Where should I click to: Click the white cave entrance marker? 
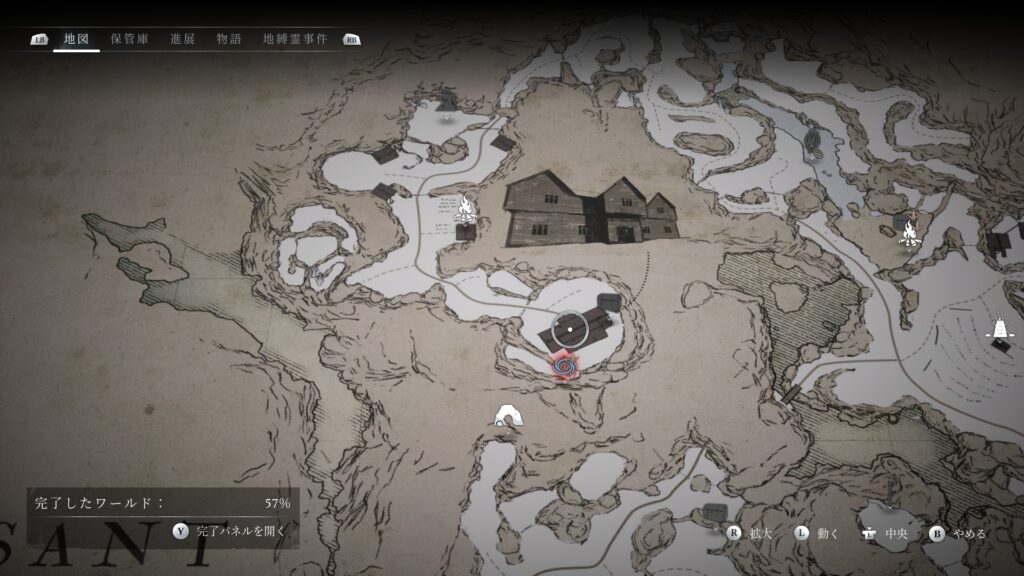tap(507, 416)
